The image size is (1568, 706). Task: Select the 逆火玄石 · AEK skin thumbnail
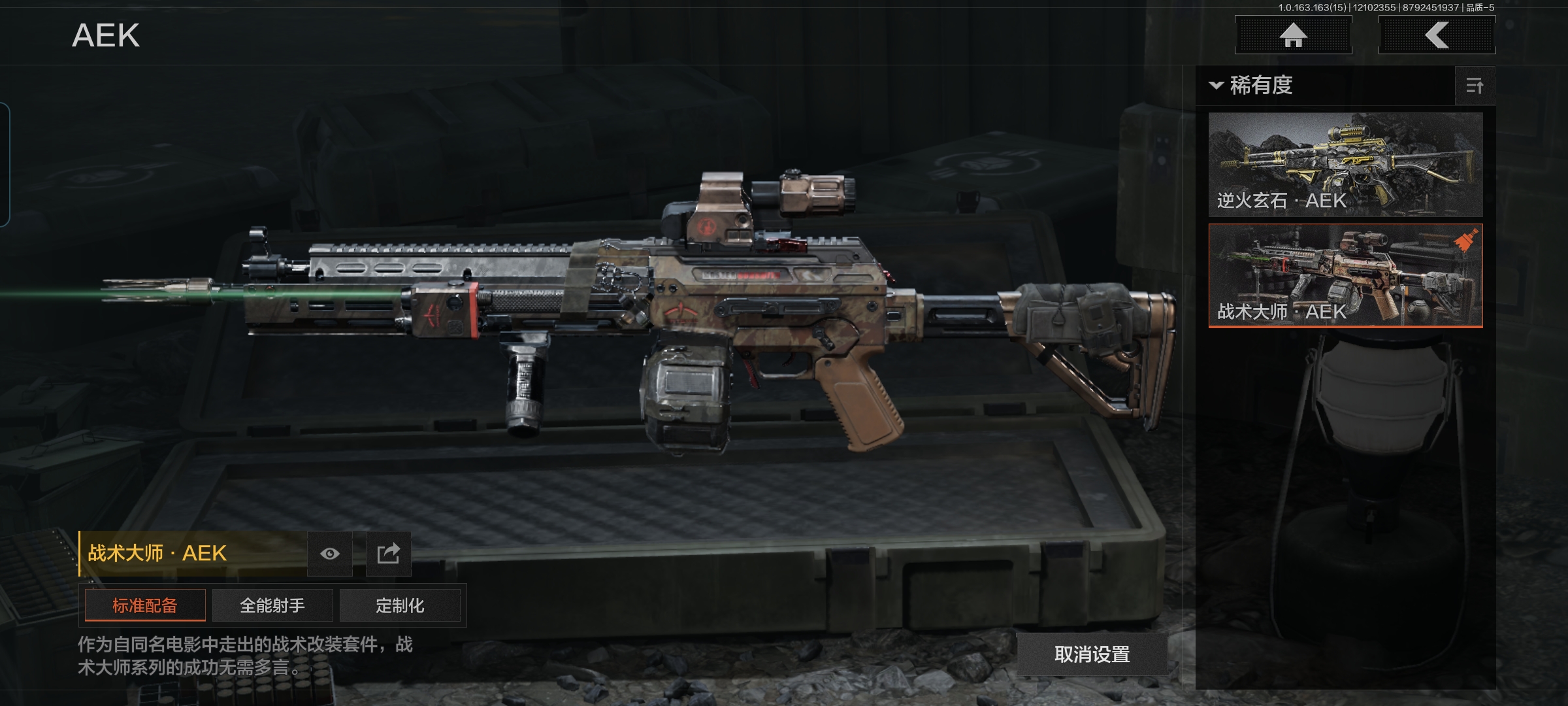pos(1345,165)
